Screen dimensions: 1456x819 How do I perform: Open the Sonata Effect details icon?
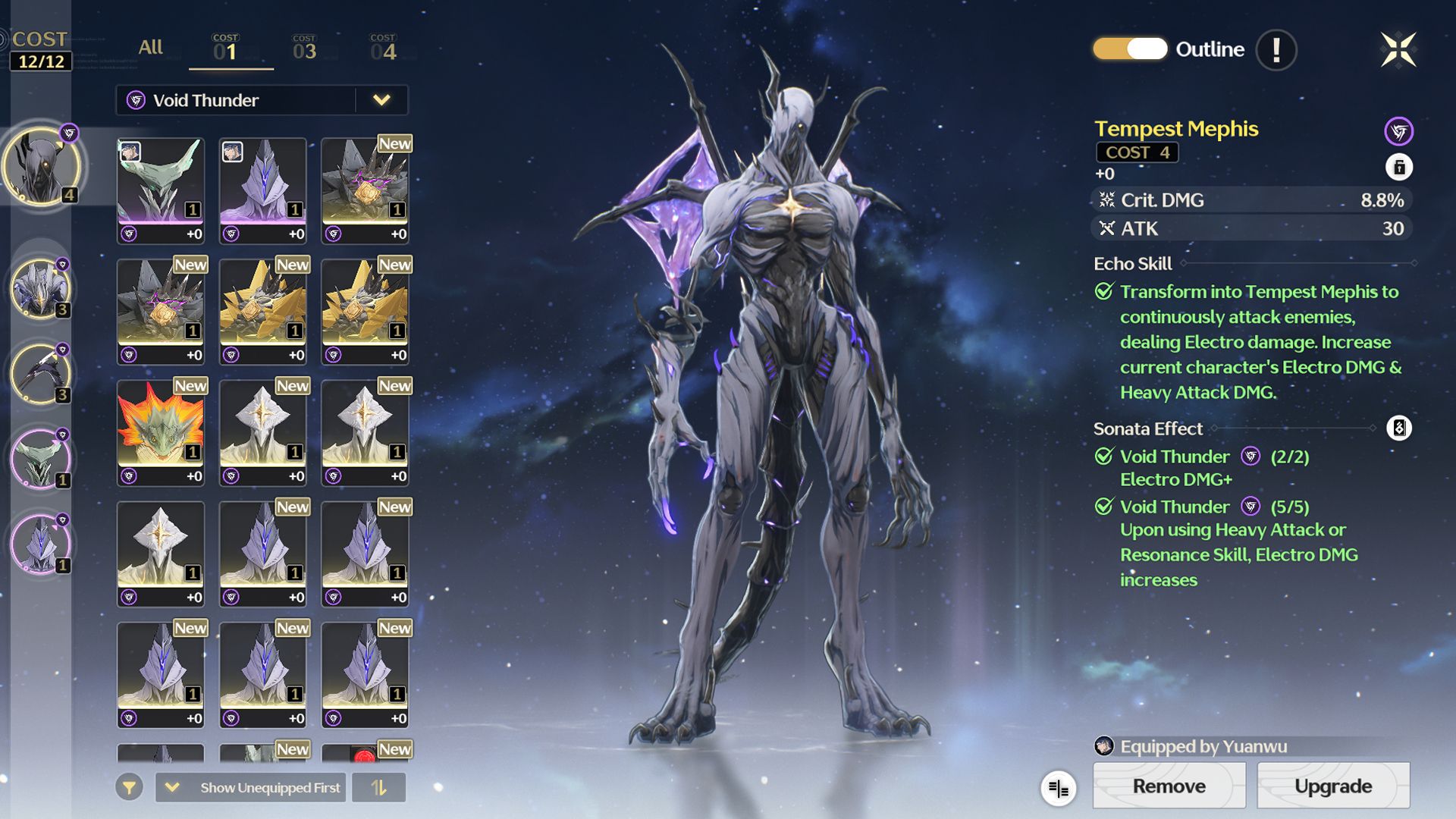1398,428
